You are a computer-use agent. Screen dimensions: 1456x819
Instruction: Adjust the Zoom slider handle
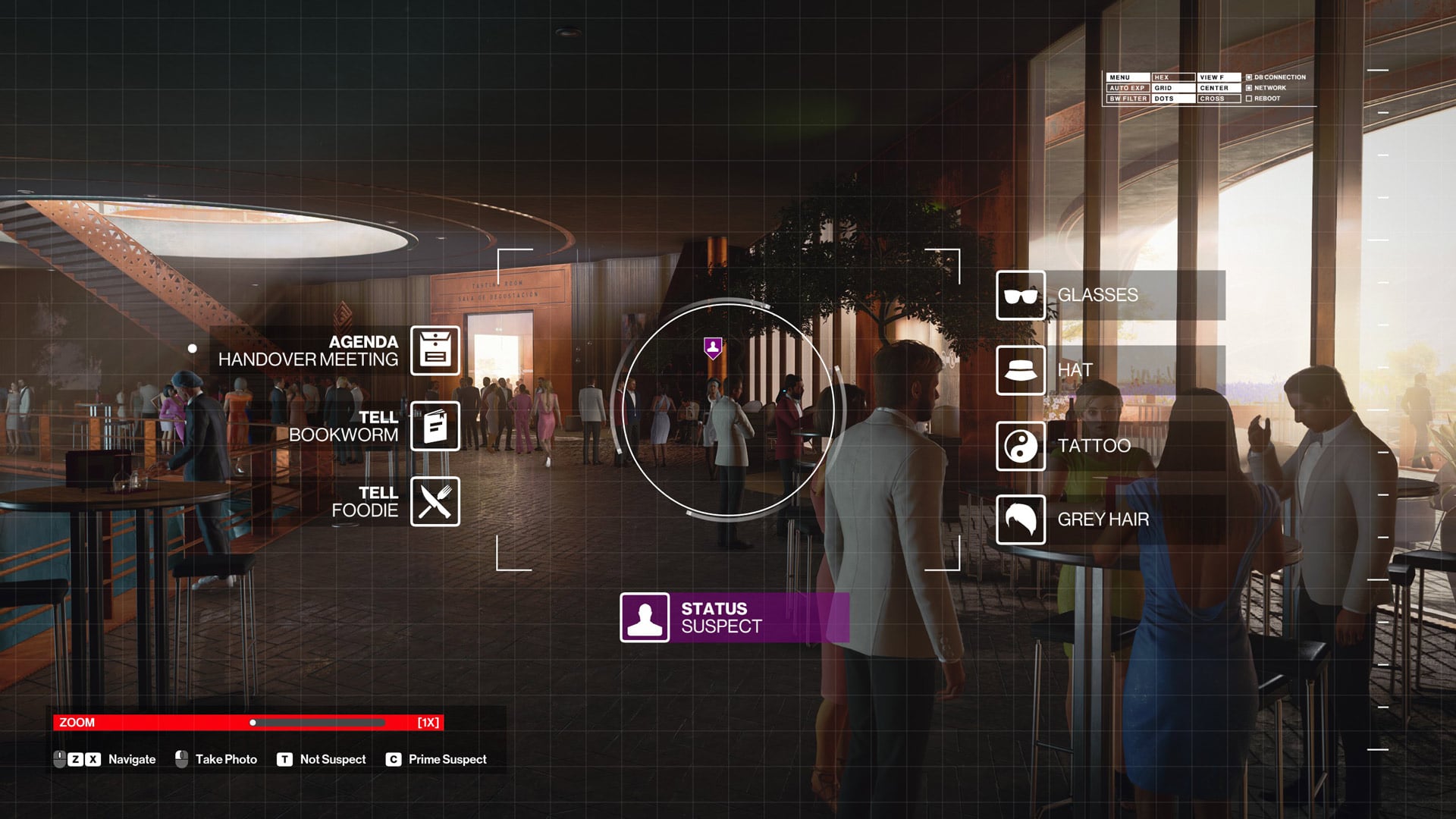(x=253, y=722)
